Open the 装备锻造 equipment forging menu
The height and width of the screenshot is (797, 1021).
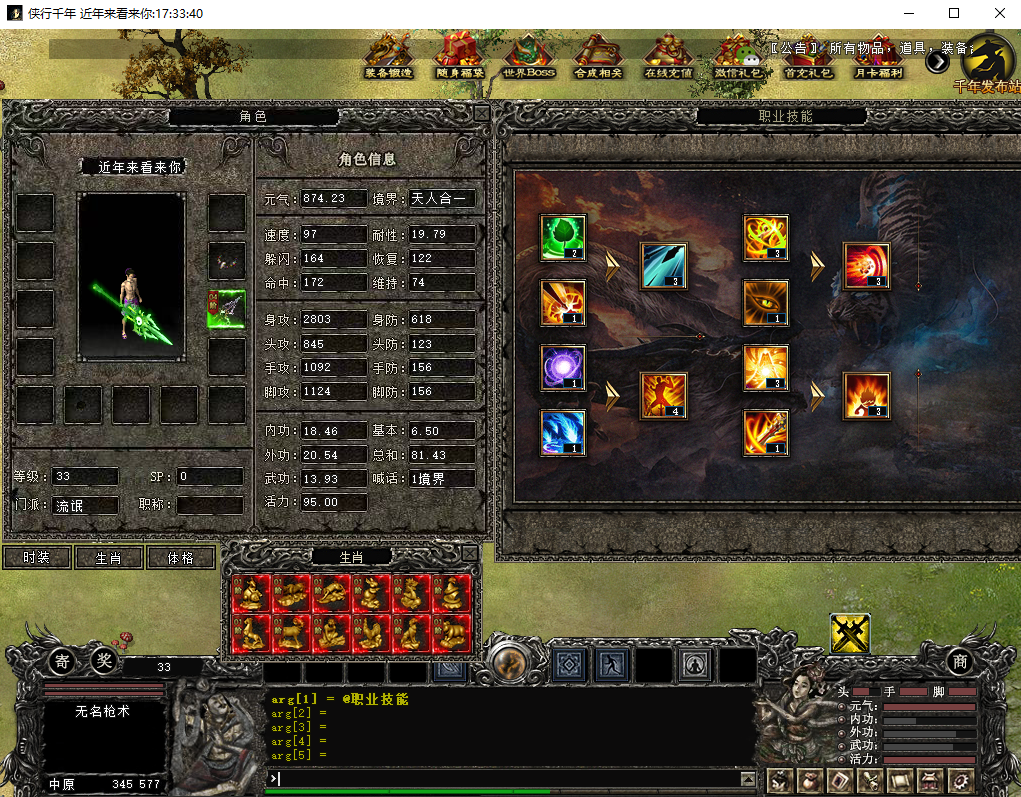(387, 57)
